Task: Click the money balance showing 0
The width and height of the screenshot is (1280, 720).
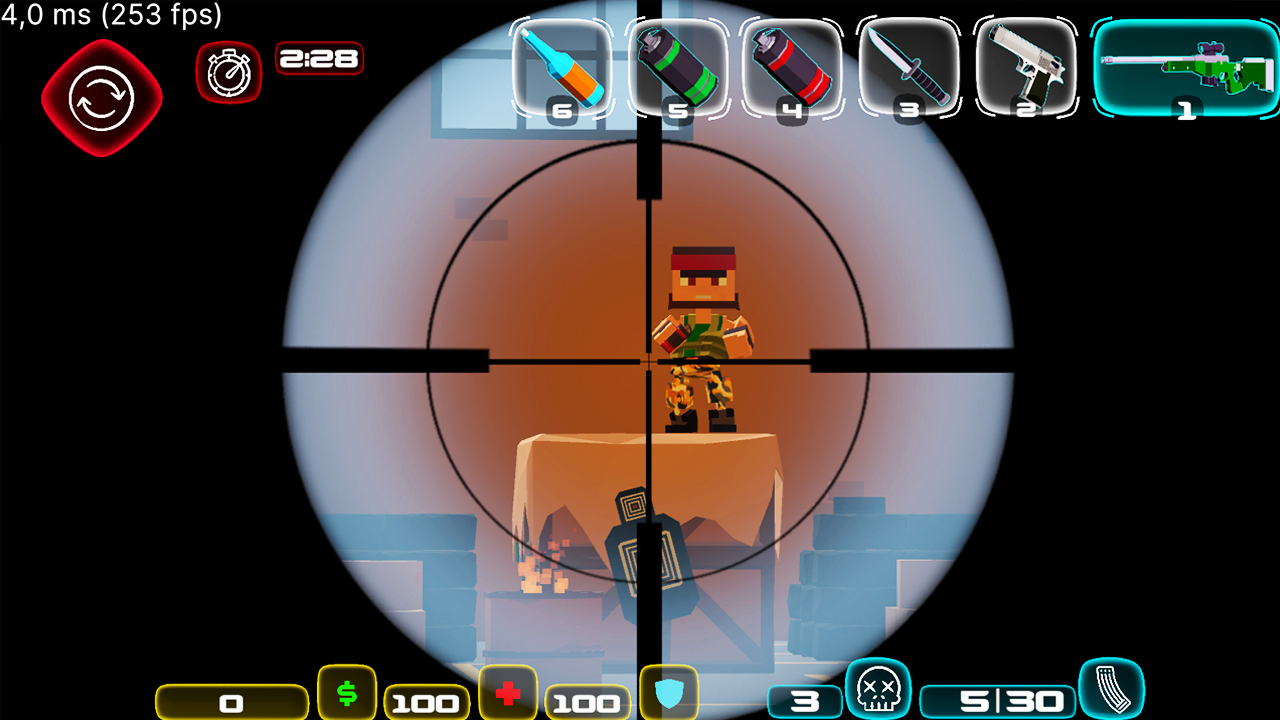Action: (231, 701)
